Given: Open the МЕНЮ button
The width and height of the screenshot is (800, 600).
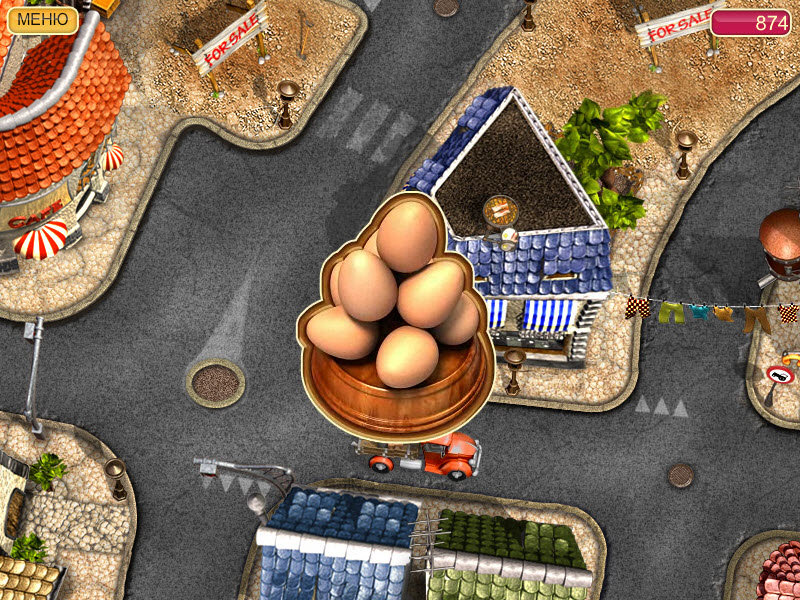Looking at the screenshot, I should [42, 20].
